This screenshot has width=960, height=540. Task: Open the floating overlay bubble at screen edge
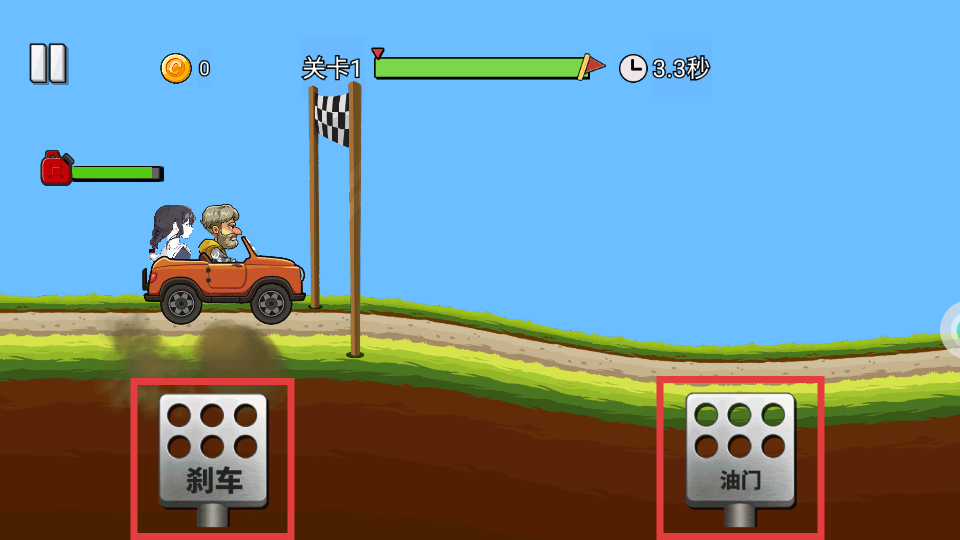click(952, 330)
